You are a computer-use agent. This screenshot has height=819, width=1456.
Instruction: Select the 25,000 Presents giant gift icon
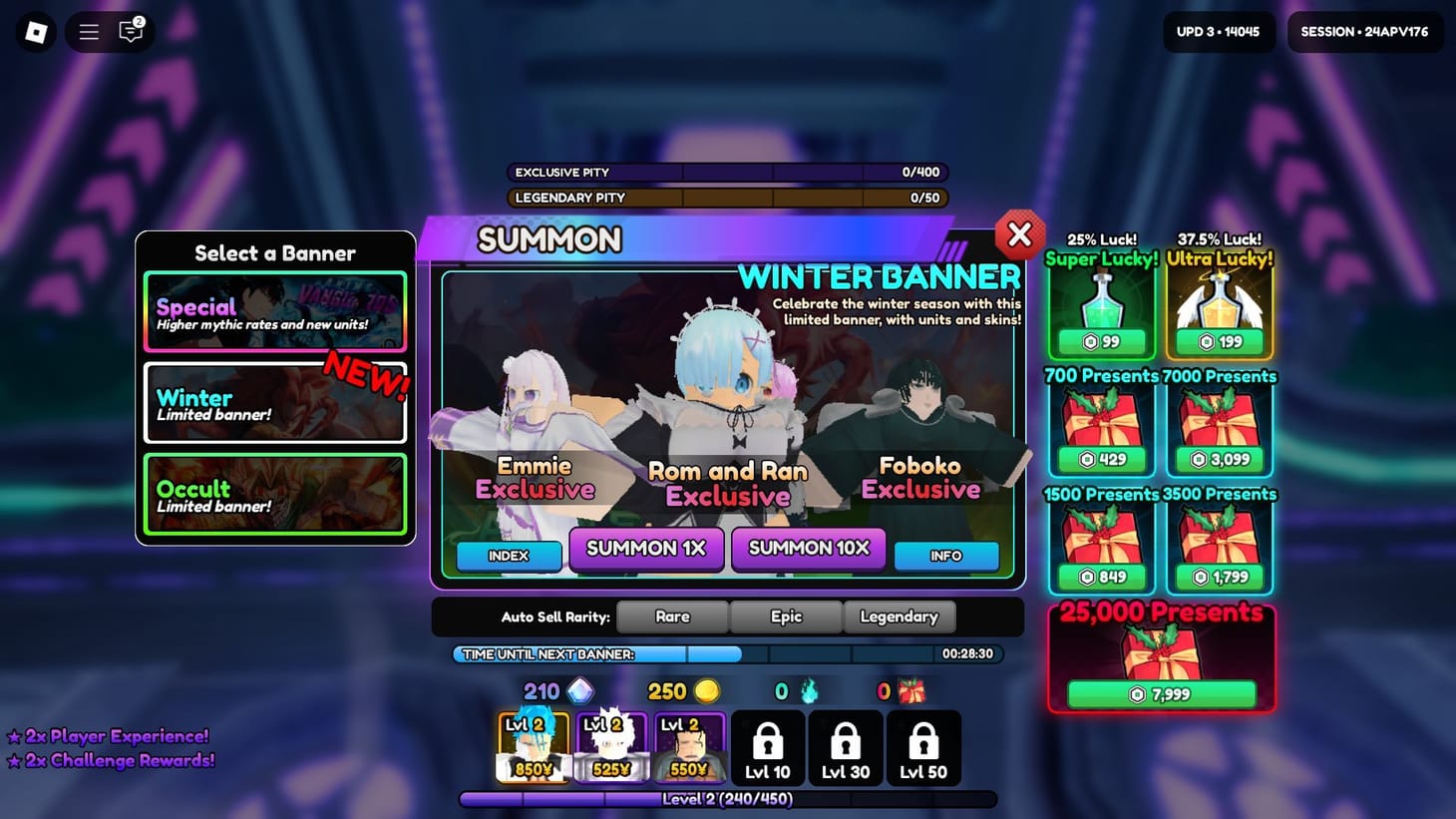[1162, 653]
